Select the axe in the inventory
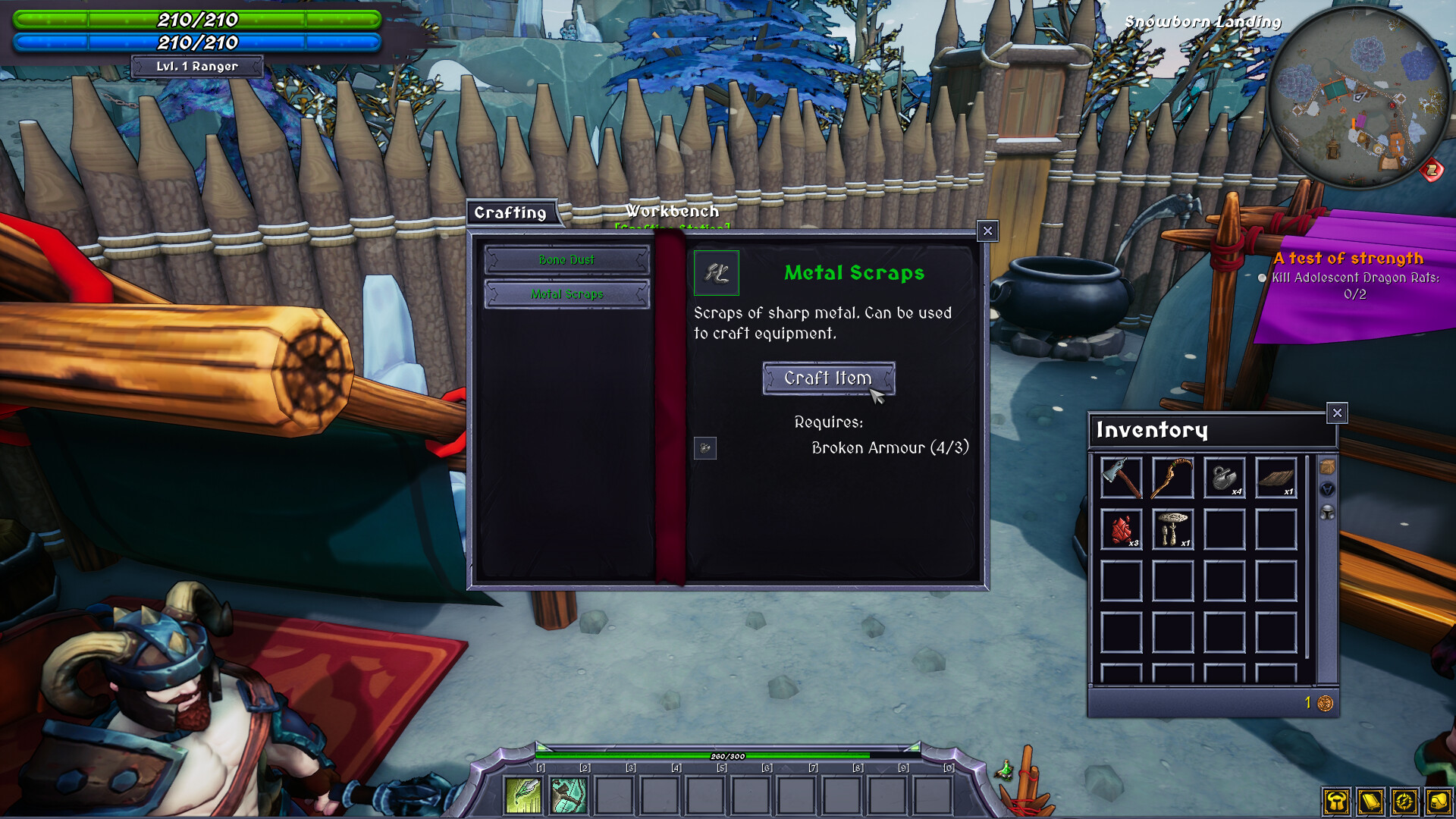This screenshot has width=1456, height=819. [x=1121, y=478]
